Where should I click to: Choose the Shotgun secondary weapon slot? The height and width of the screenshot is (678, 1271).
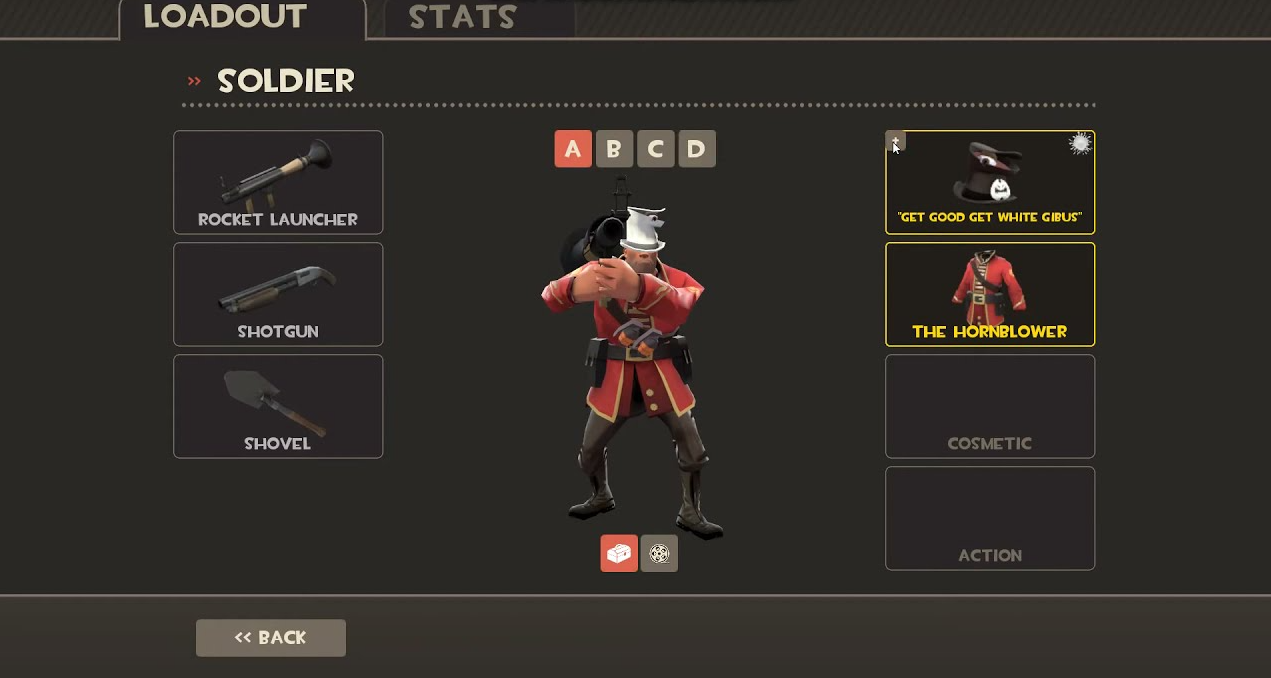pos(278,294)
